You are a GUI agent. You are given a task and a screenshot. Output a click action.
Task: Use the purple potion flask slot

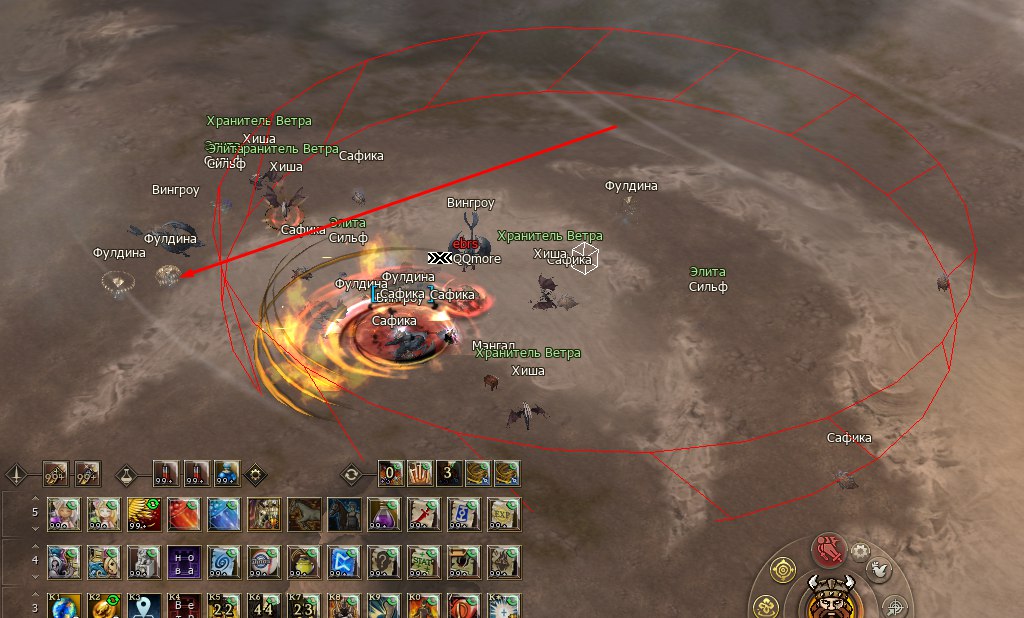(382, 513)
